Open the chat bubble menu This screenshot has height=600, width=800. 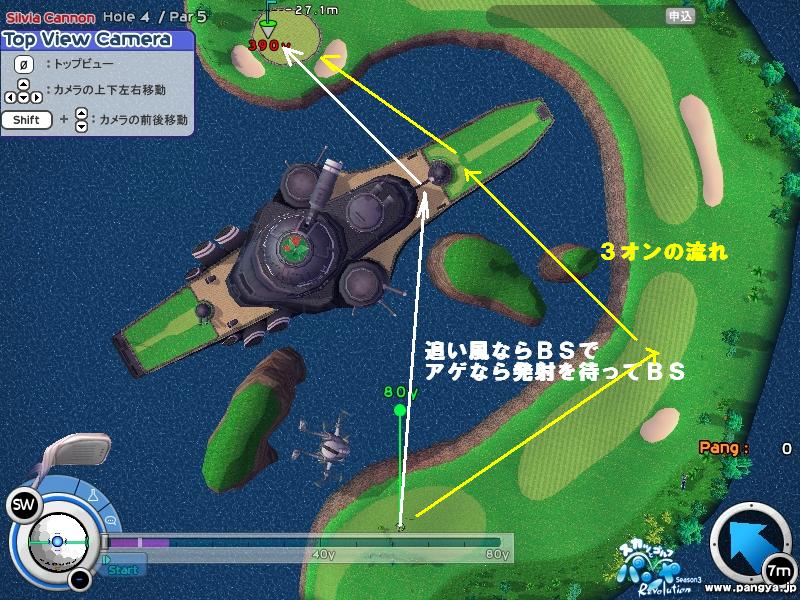tap(109, 521)
